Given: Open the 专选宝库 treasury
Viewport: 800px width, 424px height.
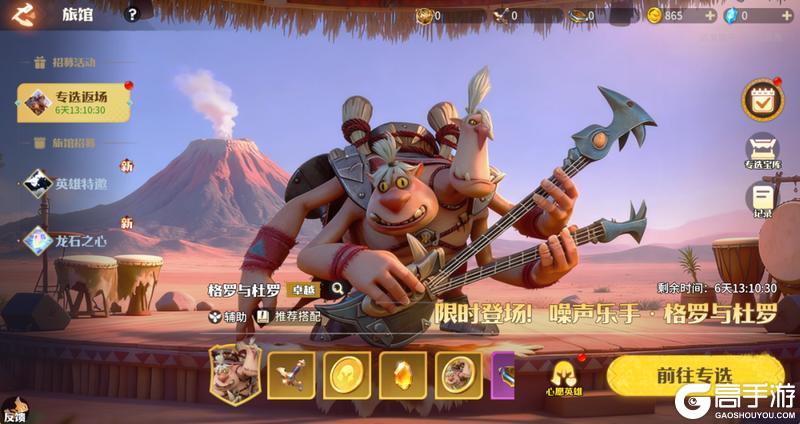Looking at the screenshot, I should pyautogui.click(x=763, y=152).
